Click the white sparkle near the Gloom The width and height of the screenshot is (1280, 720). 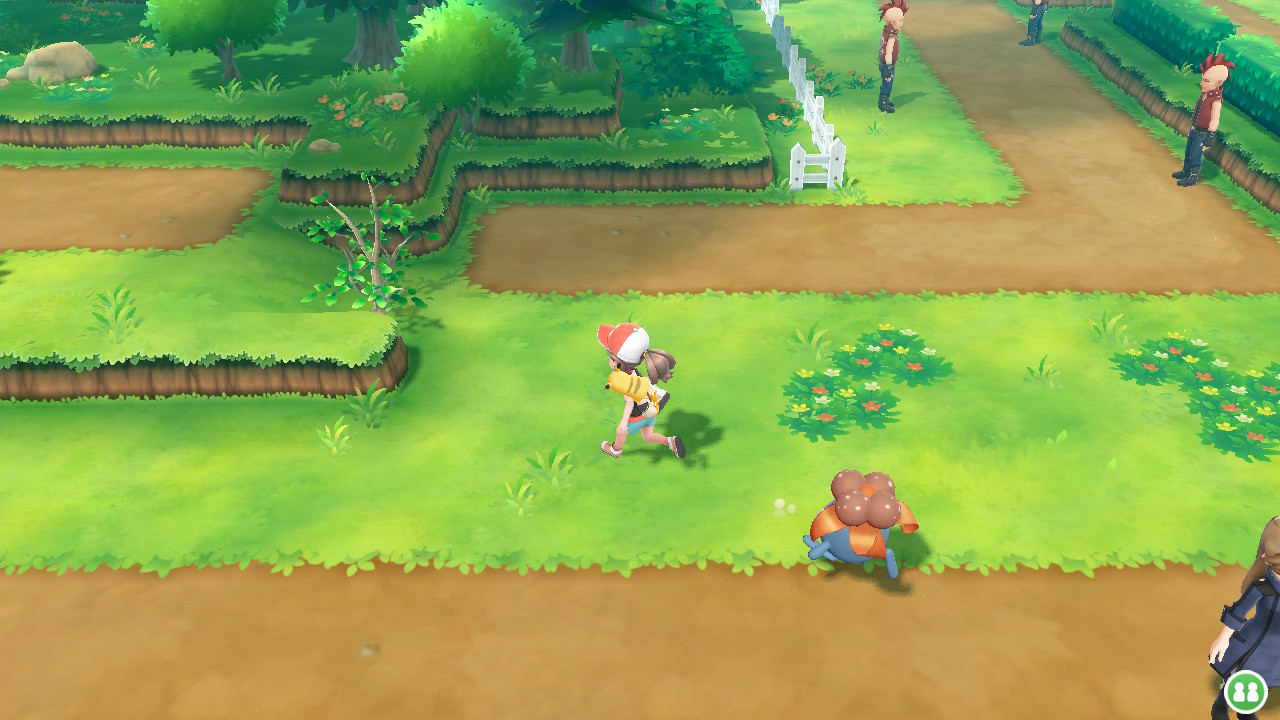click(779, 503)
